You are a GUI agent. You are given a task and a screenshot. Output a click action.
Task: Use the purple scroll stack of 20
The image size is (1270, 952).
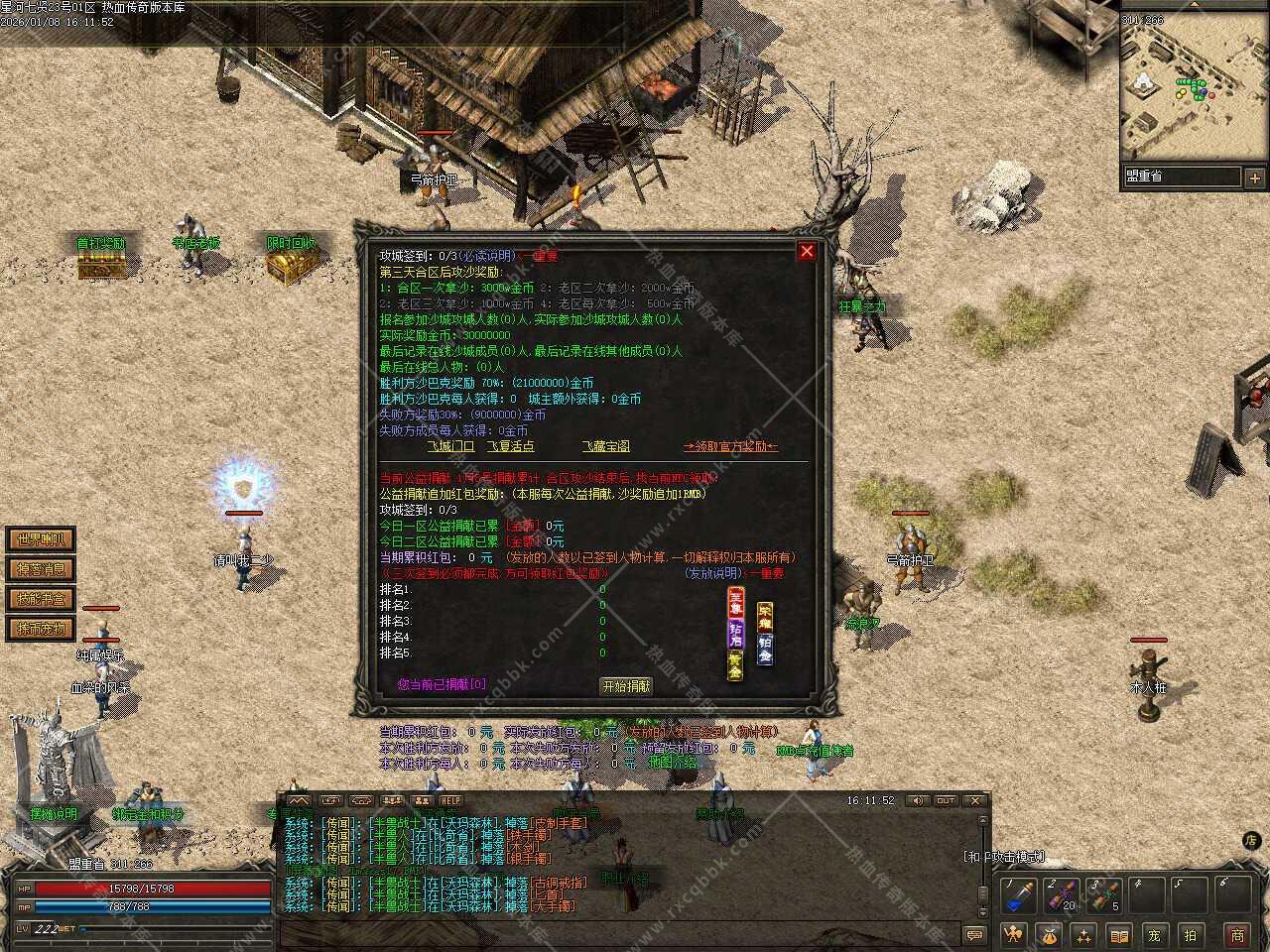(1060, 895)
